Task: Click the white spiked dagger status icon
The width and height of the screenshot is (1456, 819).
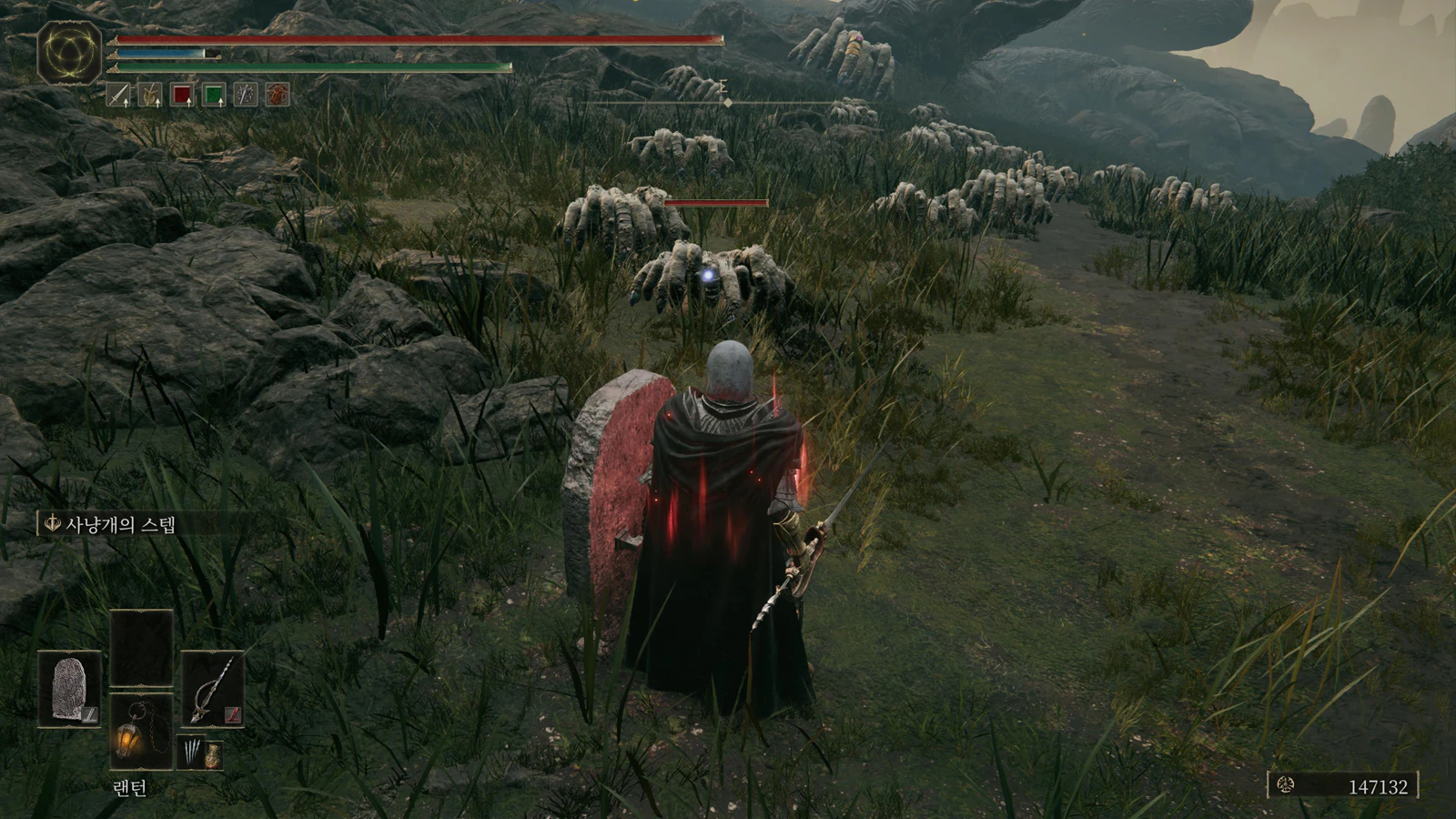Action: pos(246,95)
